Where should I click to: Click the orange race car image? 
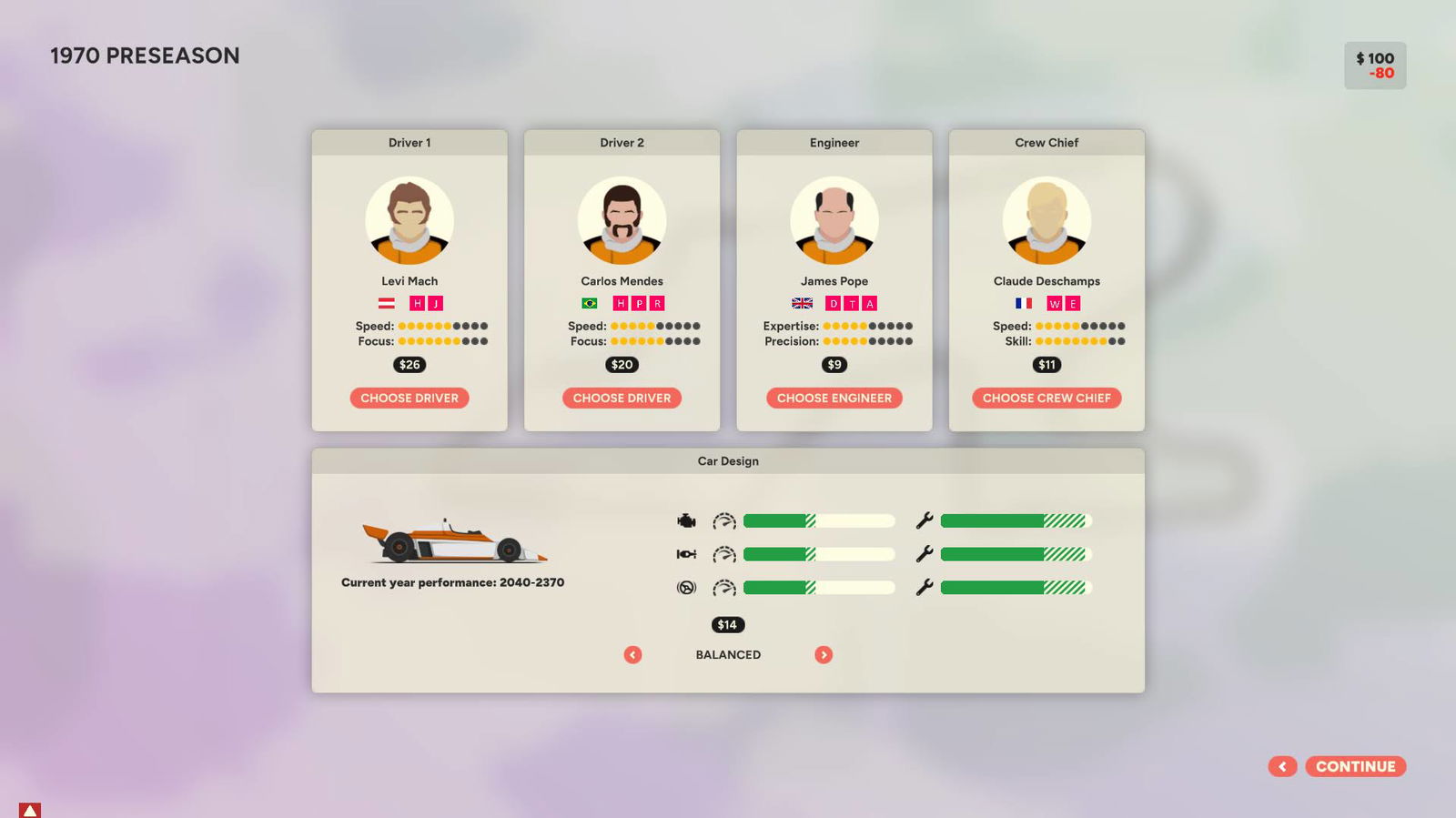pyautogui.click(x=453, y=541)
